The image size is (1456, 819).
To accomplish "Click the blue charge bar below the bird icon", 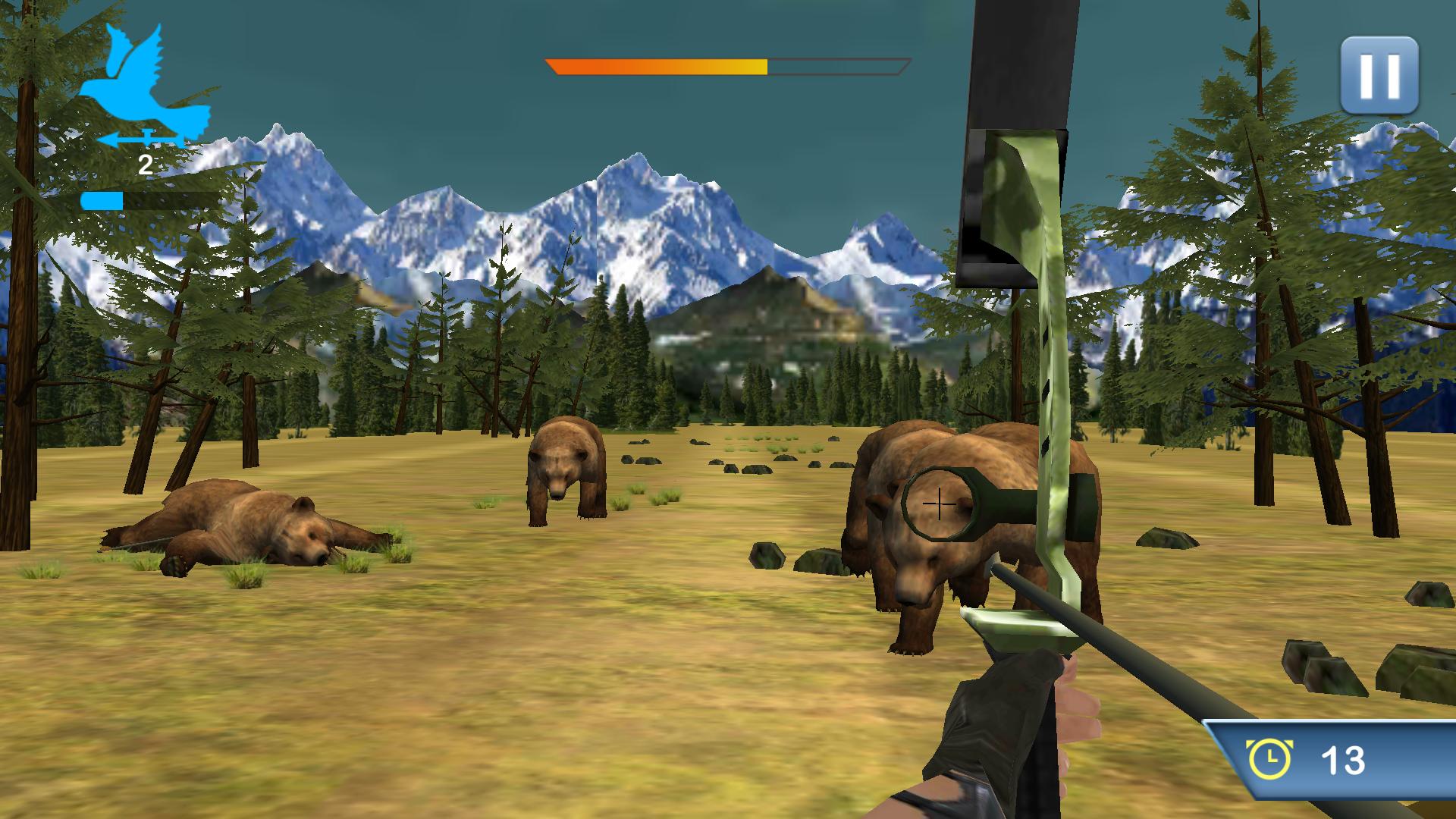I will click(x=102, y=200).
